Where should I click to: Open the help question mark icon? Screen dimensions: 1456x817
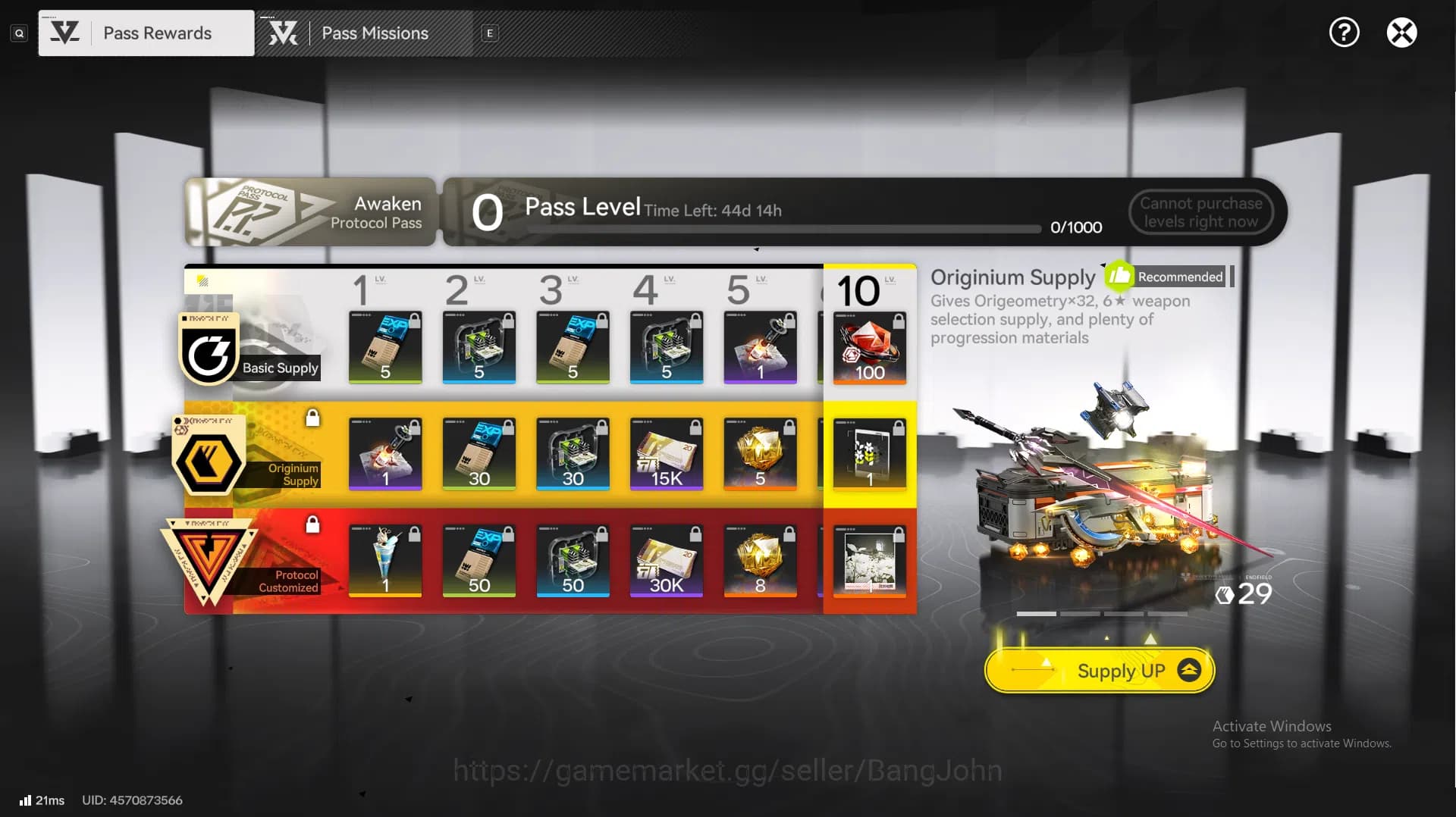click(1344, 32)
